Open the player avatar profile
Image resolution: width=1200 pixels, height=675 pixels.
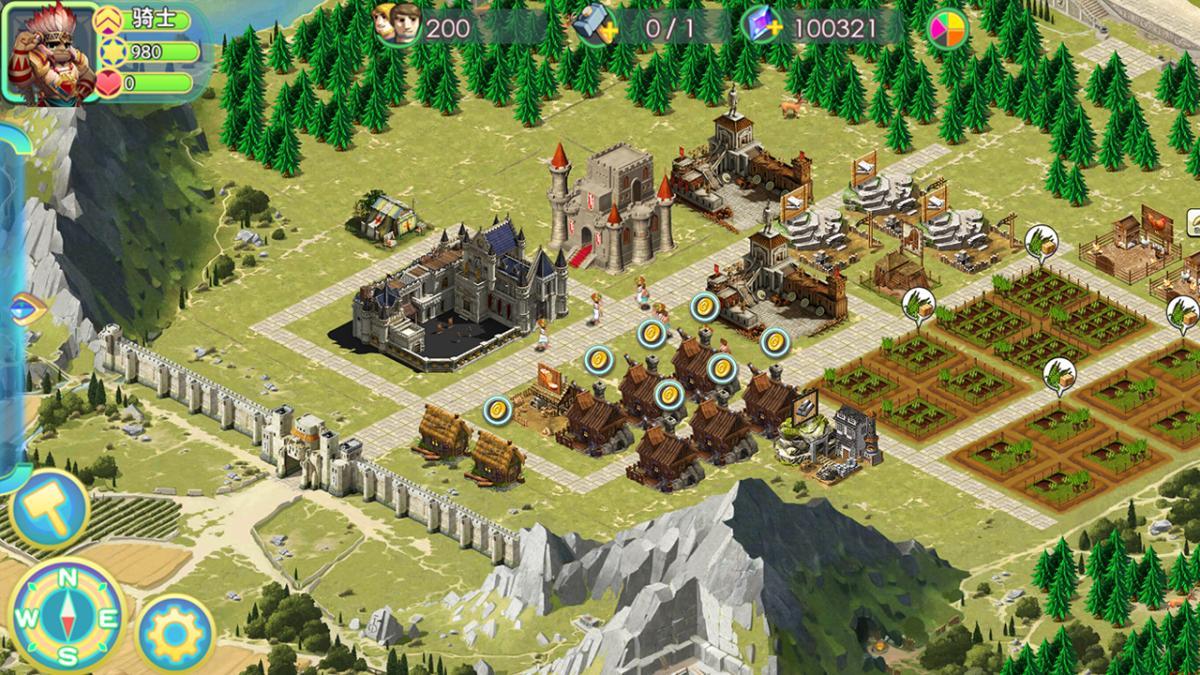coord(52,52)
